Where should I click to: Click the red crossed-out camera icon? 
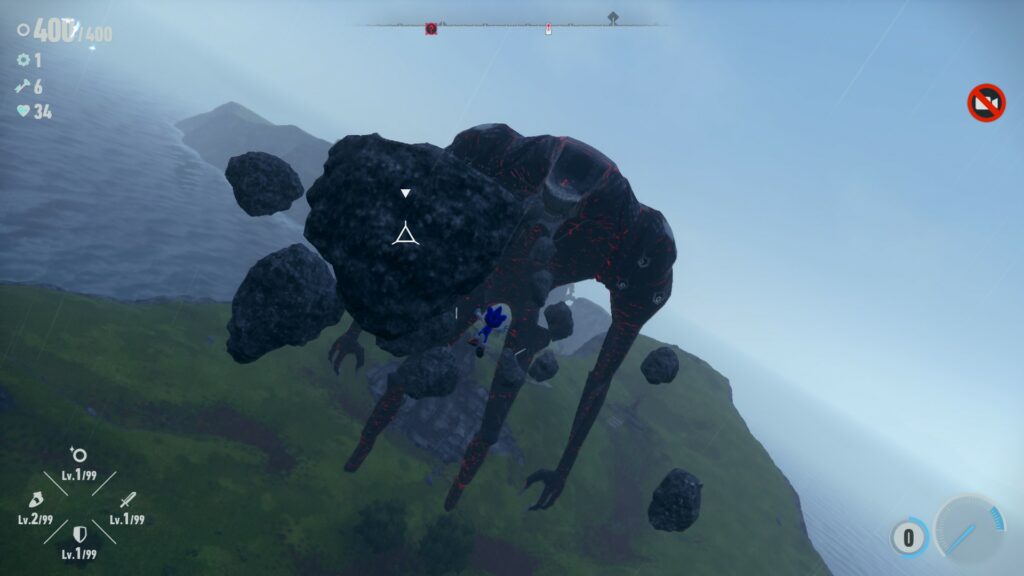click(985, 103)
